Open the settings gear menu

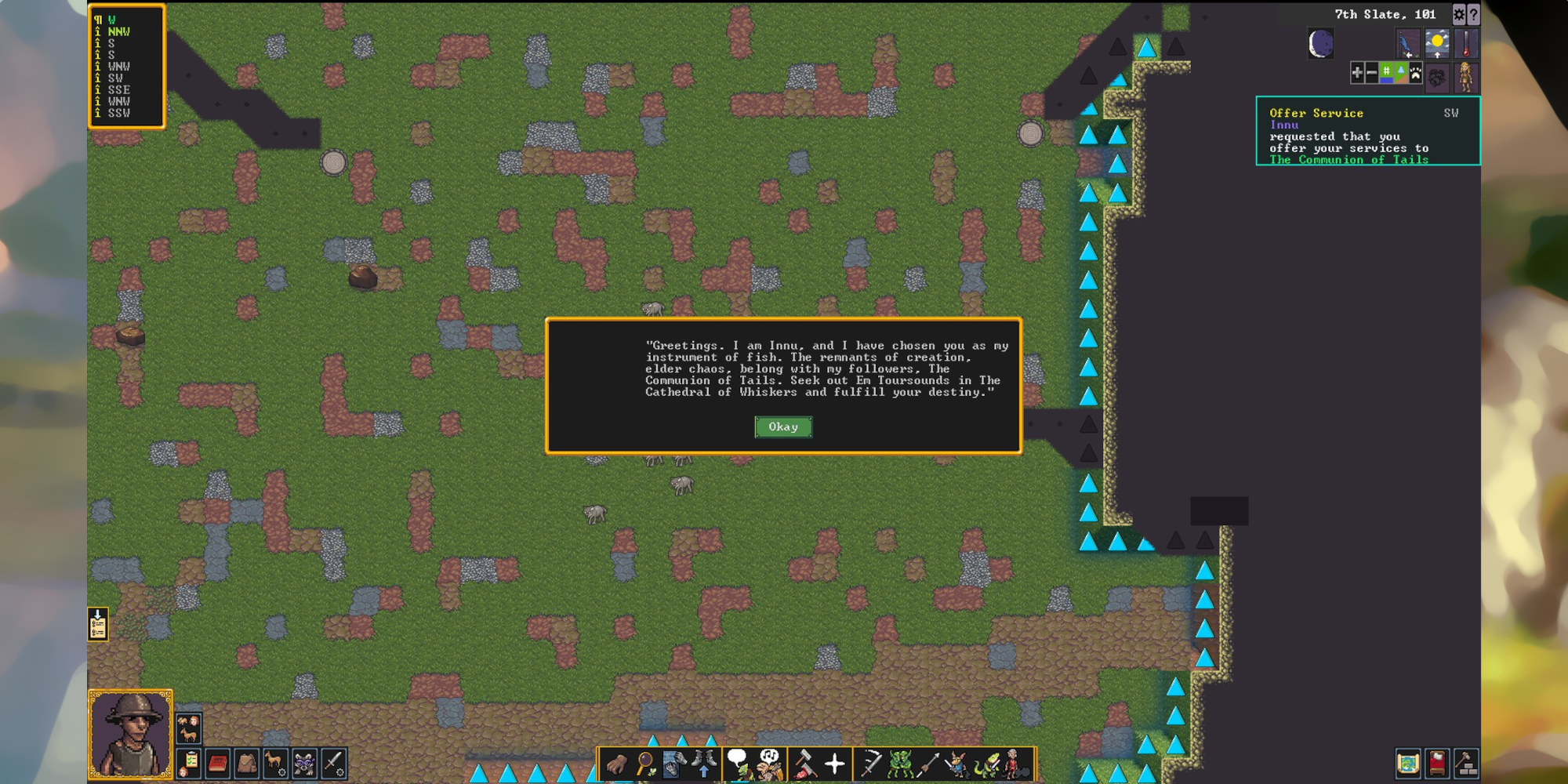tap(1459, 14)
